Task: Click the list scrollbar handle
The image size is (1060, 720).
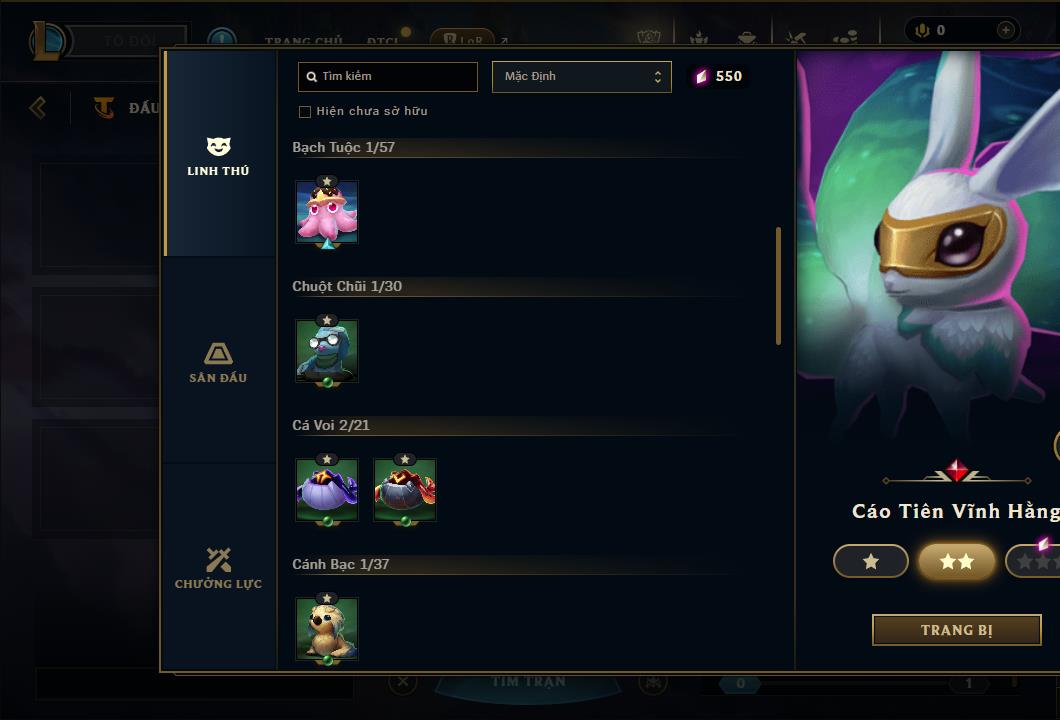Action: tap(778, 286)
